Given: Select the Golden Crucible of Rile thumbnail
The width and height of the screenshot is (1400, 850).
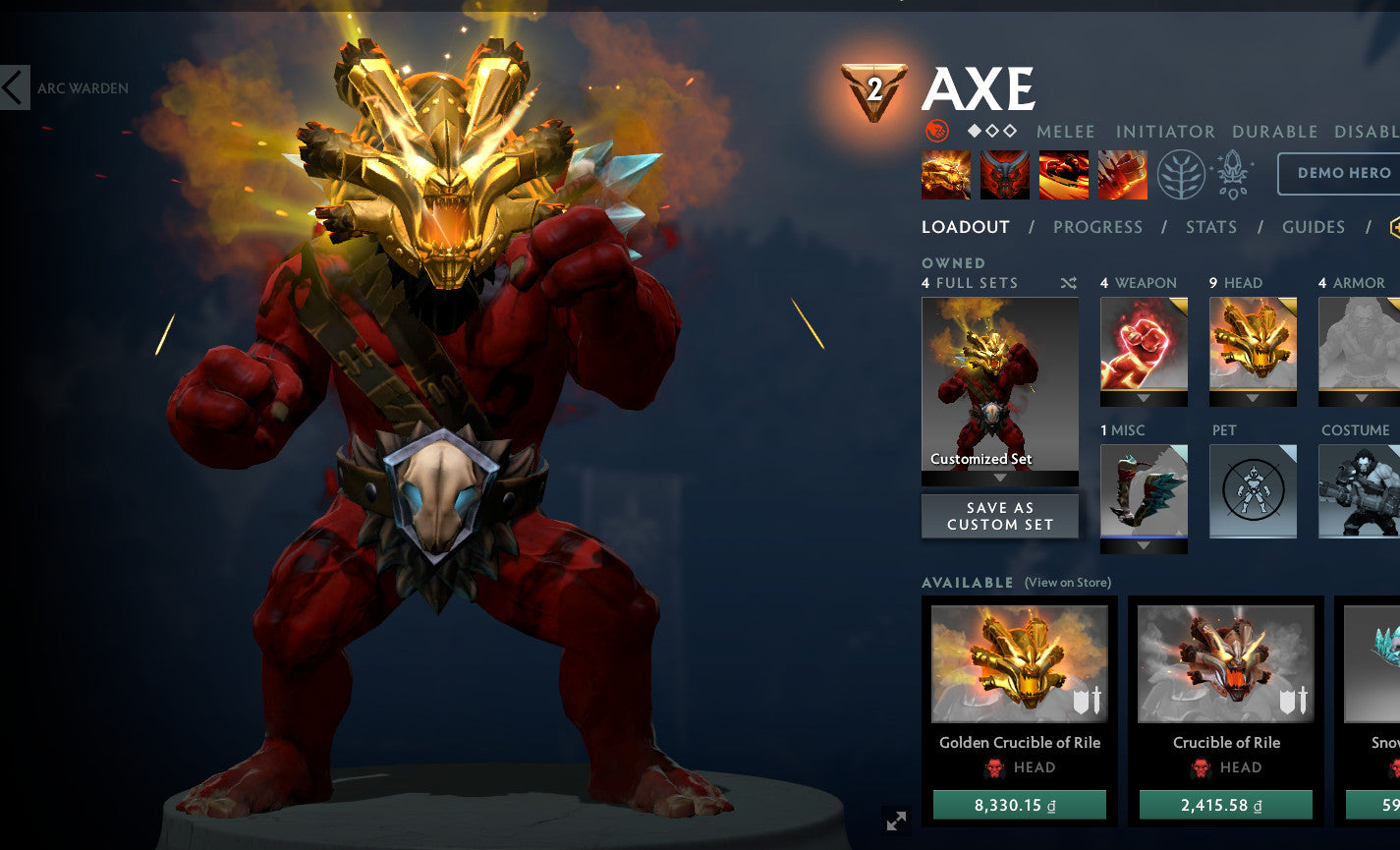Looking at the screenshot, I should click(1019, 664).
